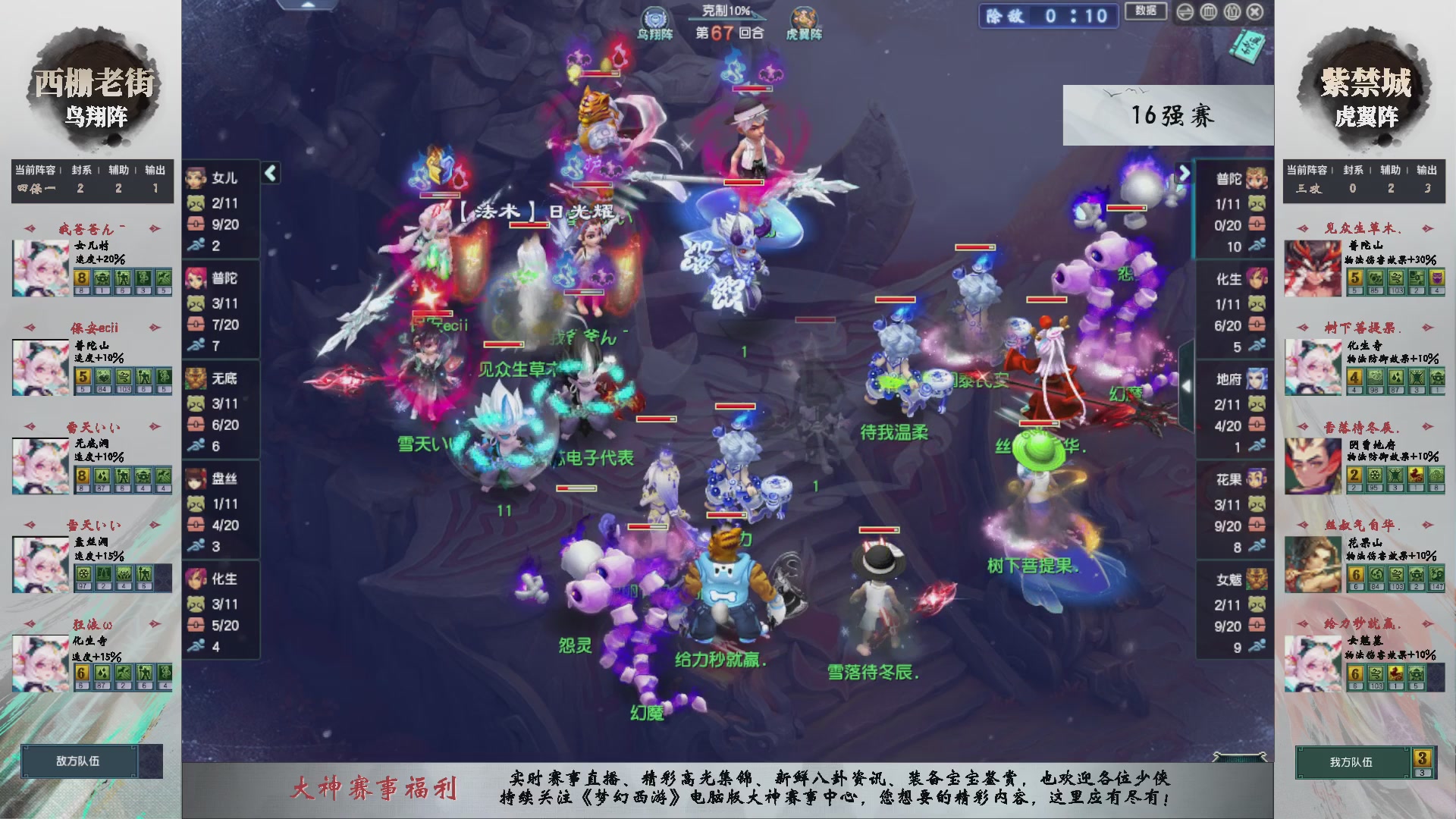Click 女魃's item chest icon in right panel
Image resolution: width=1456 pixels, height=819 pixels.
pos(1257,624)
